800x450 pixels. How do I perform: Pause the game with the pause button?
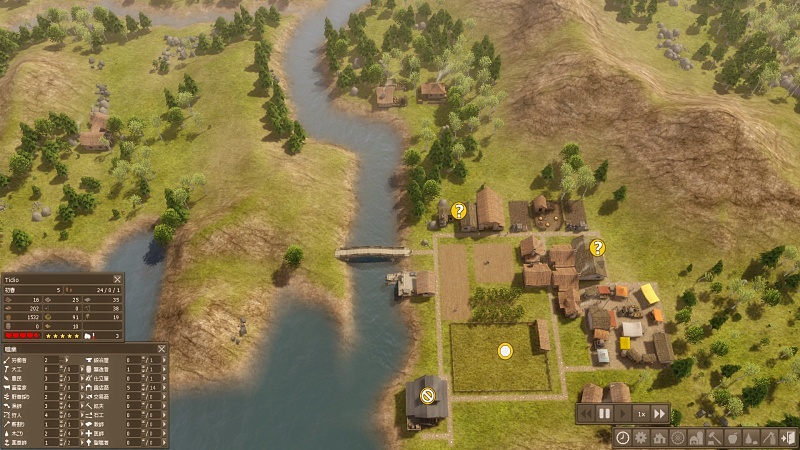tap(604, 413)
